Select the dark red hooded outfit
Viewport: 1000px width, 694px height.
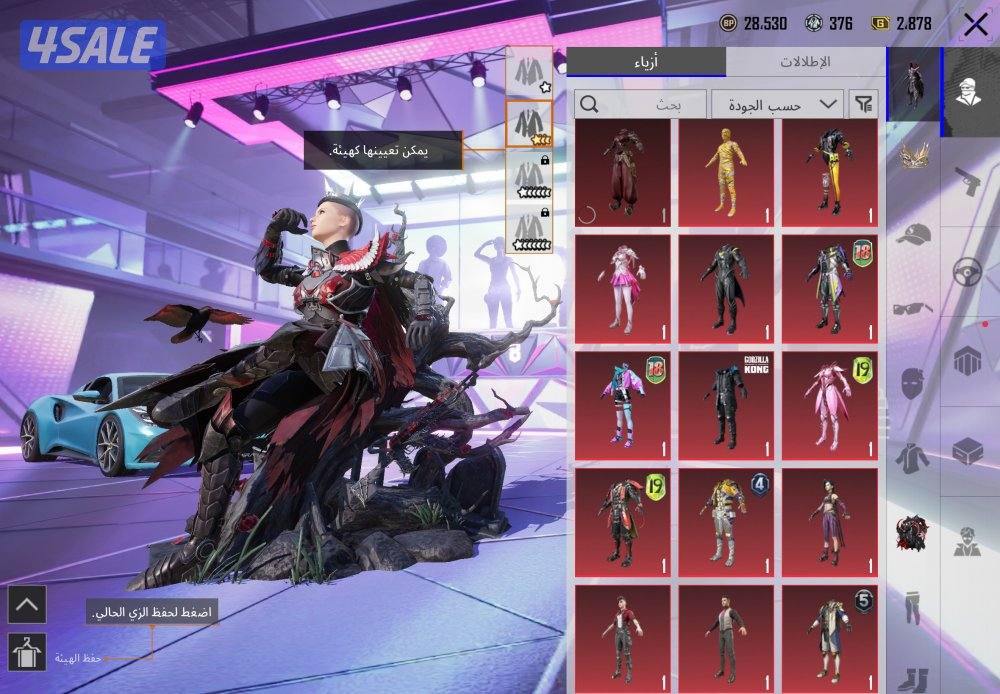click(x=623, y=172)
